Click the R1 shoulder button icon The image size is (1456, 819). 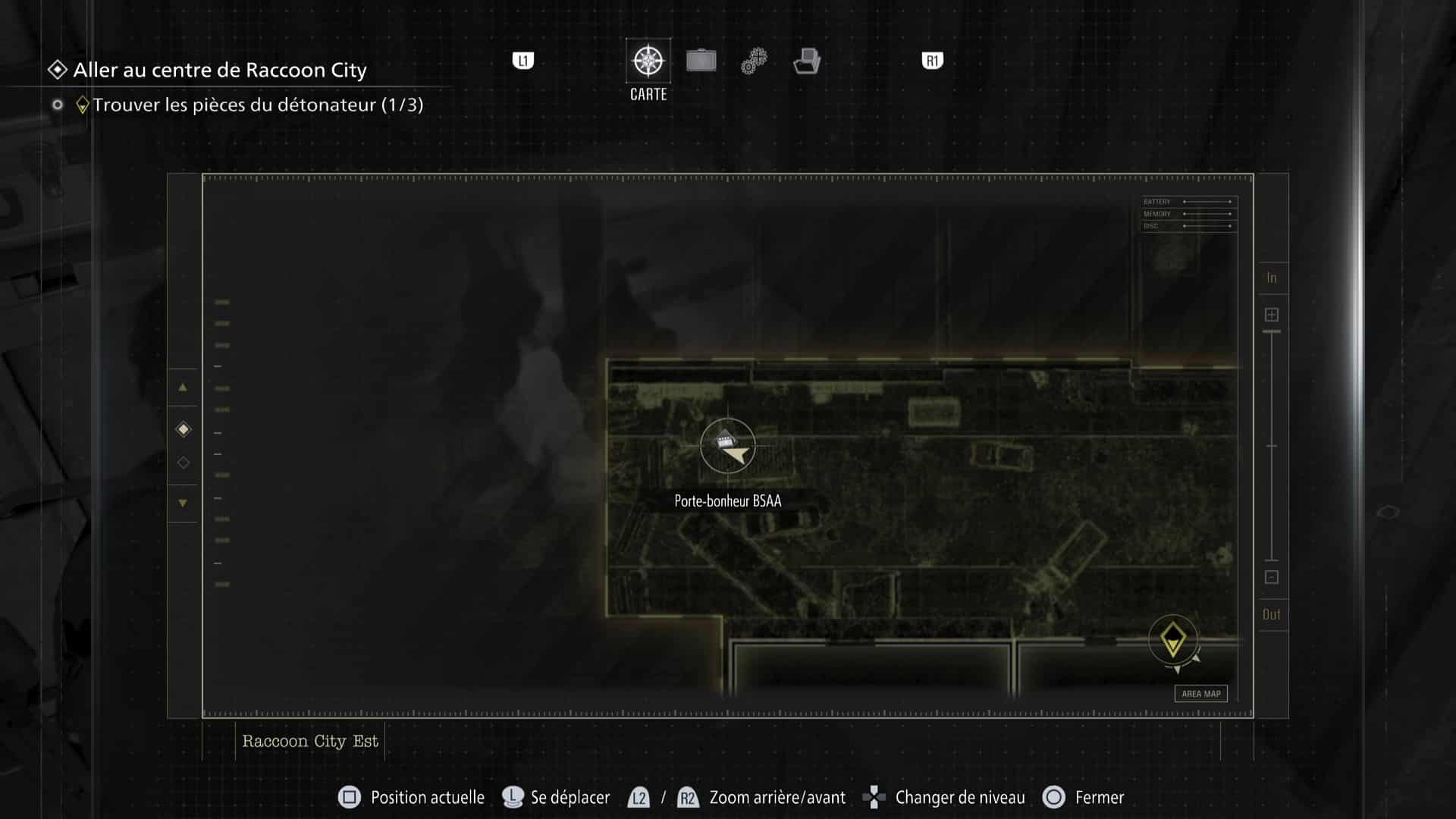pyautogui.click(x=931, y=59)
